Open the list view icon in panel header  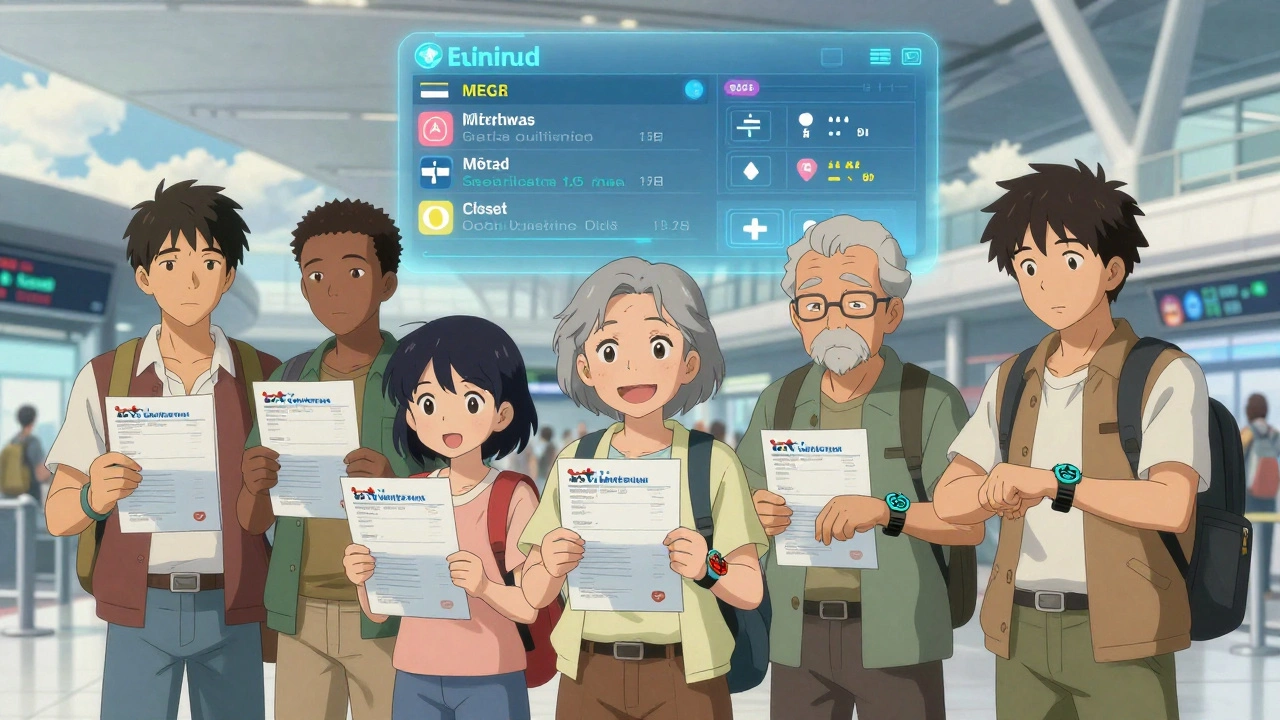(880, 57)
